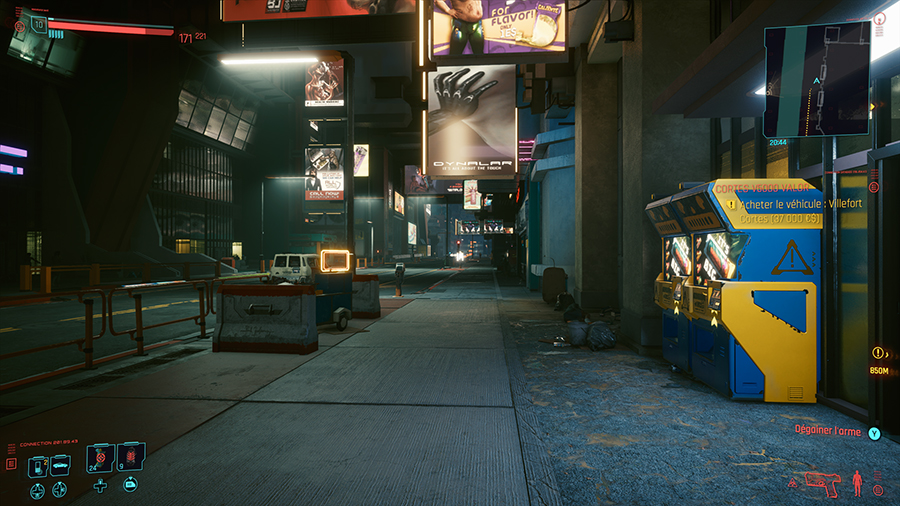Select the vehicle call slot
Screen dimensions: 900x506
click(60, 465)
